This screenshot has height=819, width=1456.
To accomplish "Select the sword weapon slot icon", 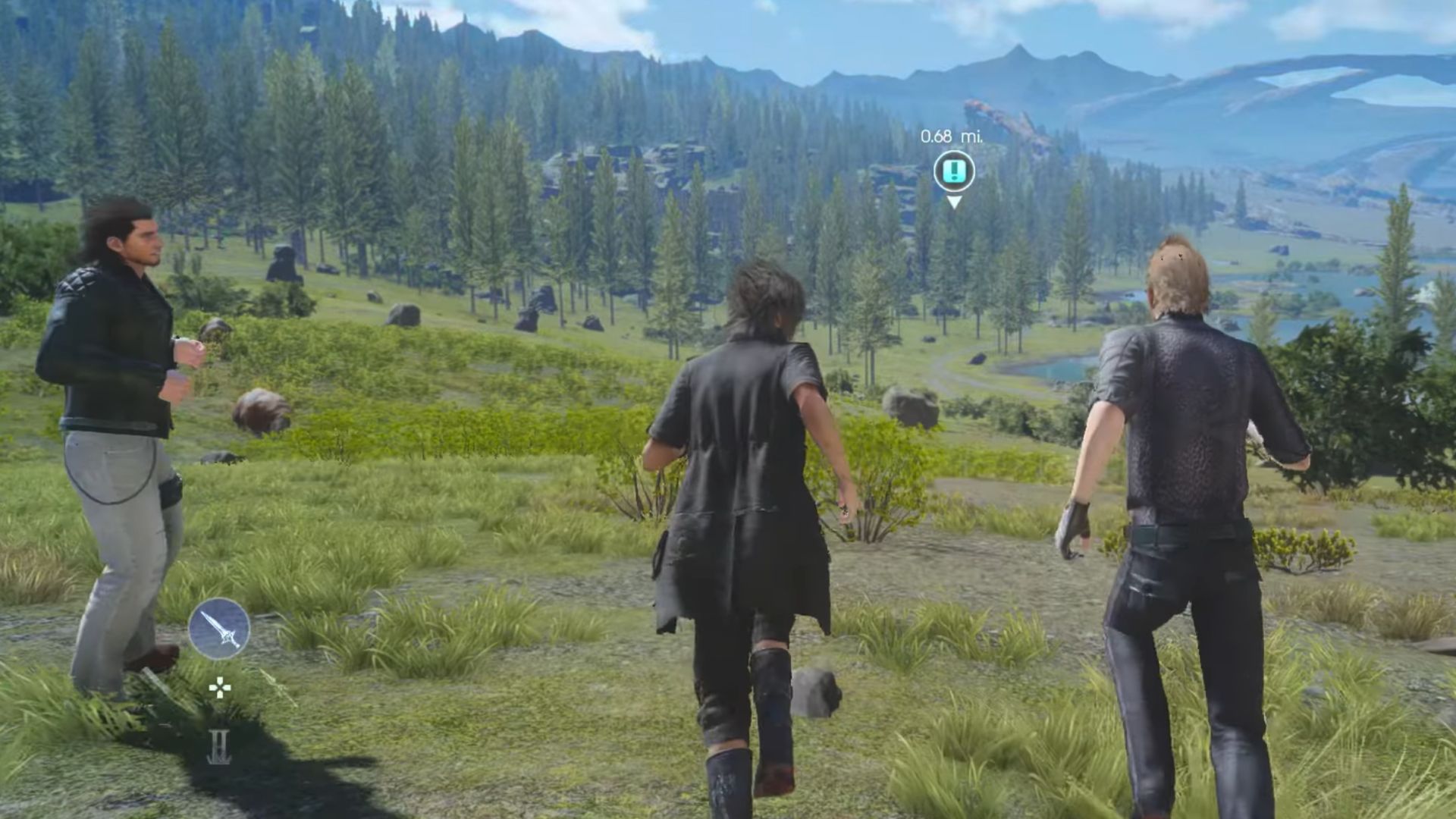I will click(x=219, y=628).
